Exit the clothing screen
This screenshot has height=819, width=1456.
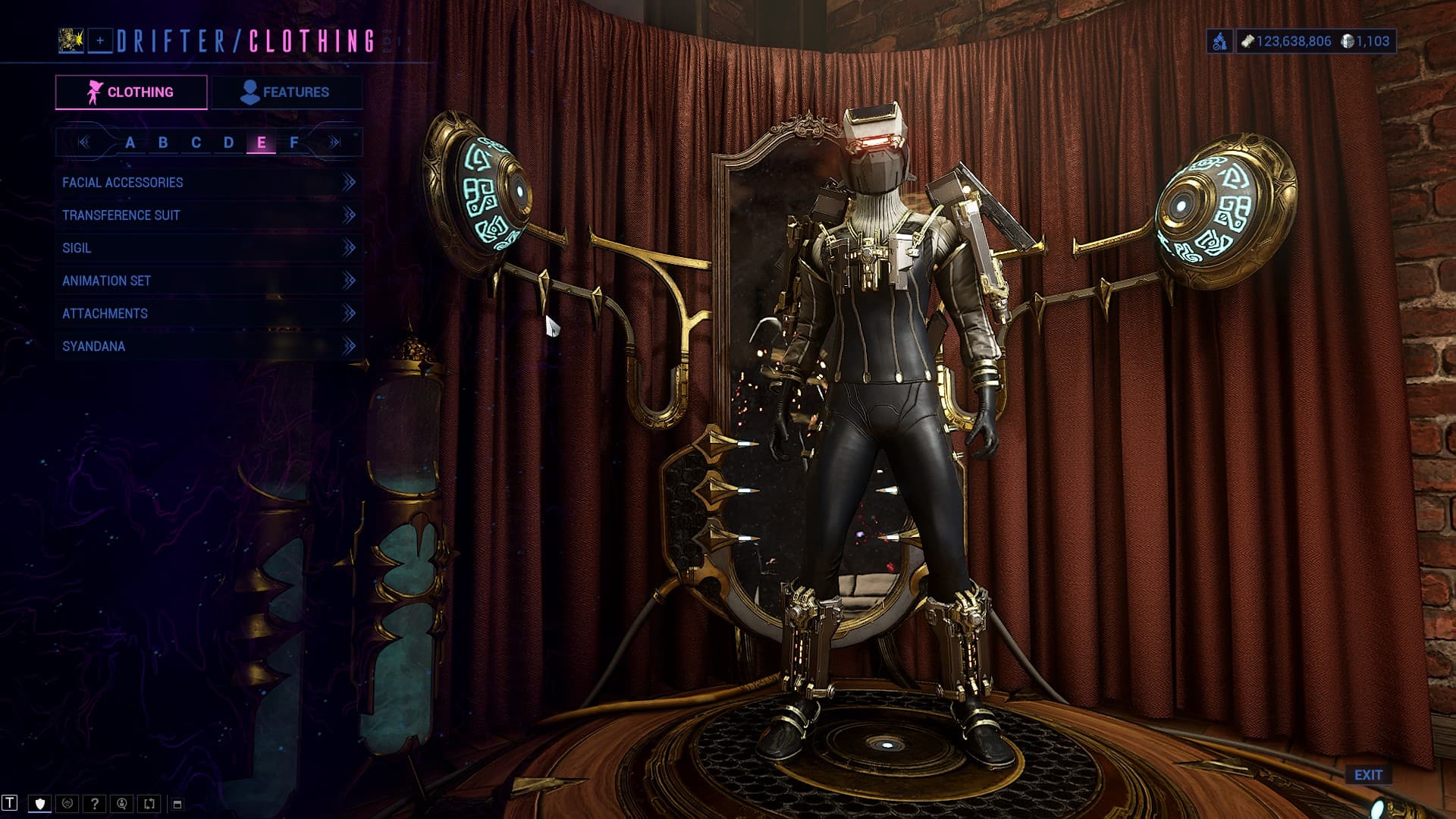tap(1368, 775)
